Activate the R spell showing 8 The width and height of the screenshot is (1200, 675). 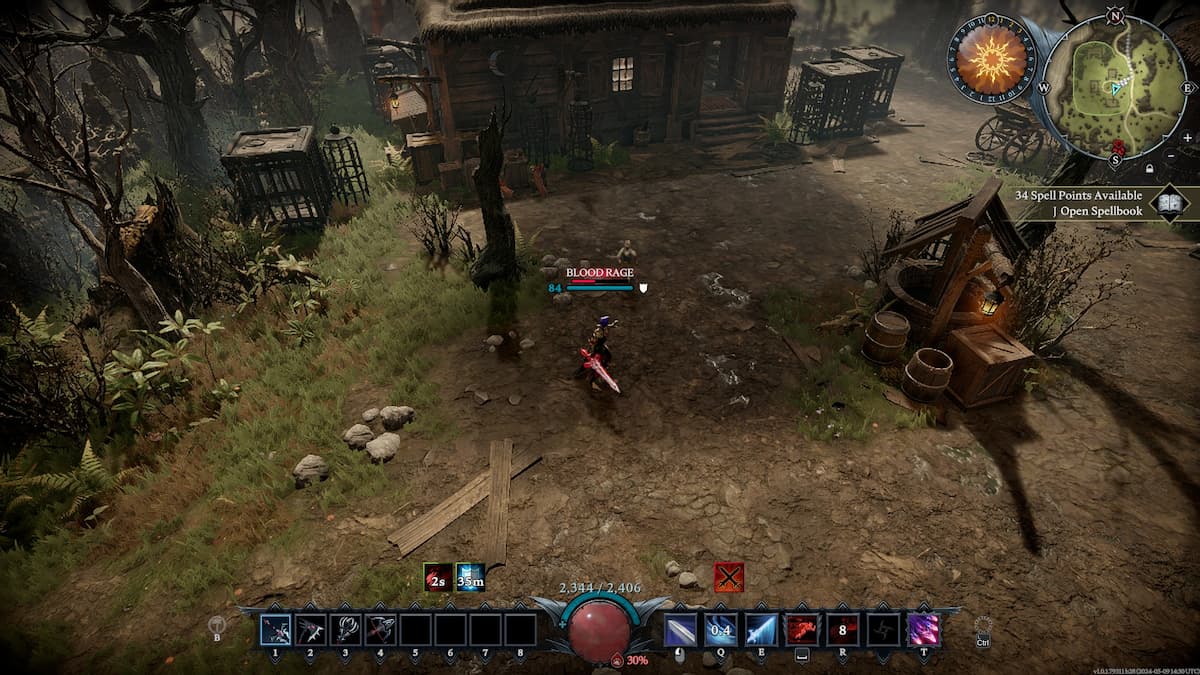click(x=842, y=630)
